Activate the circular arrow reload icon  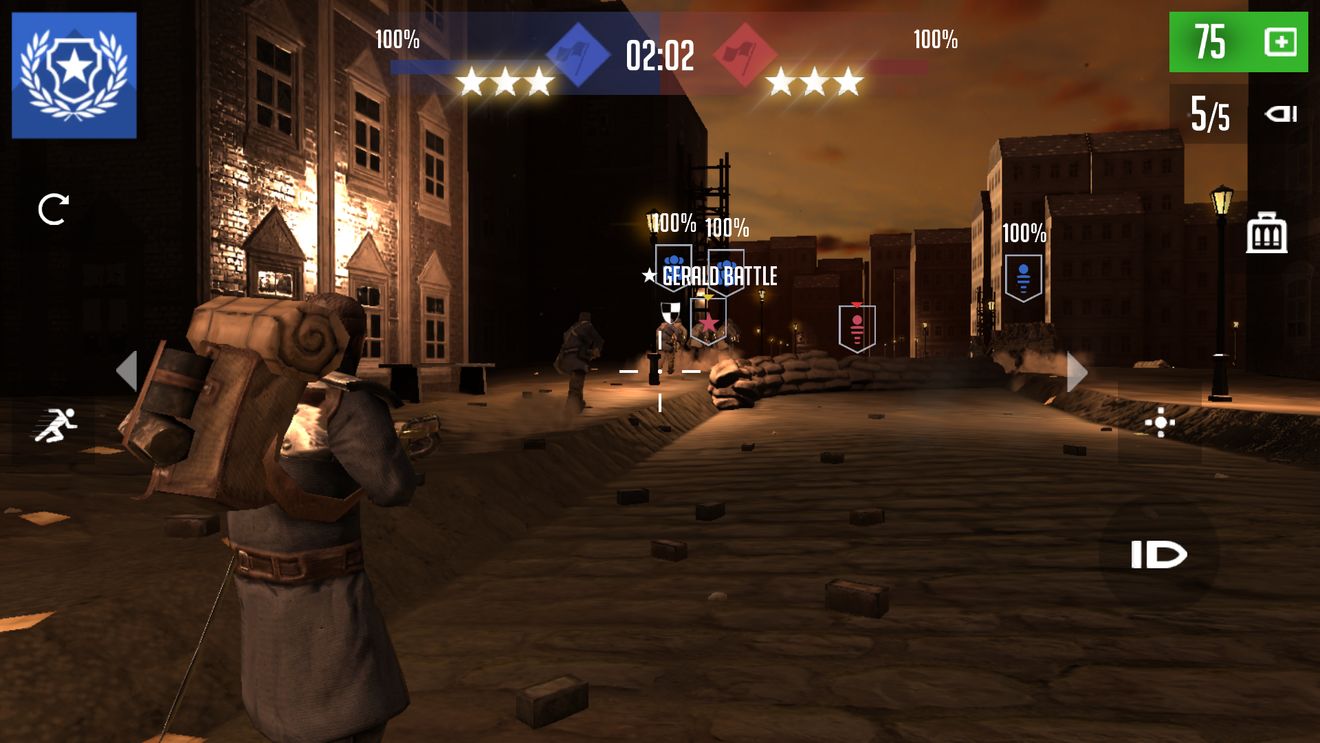[53, 209]
